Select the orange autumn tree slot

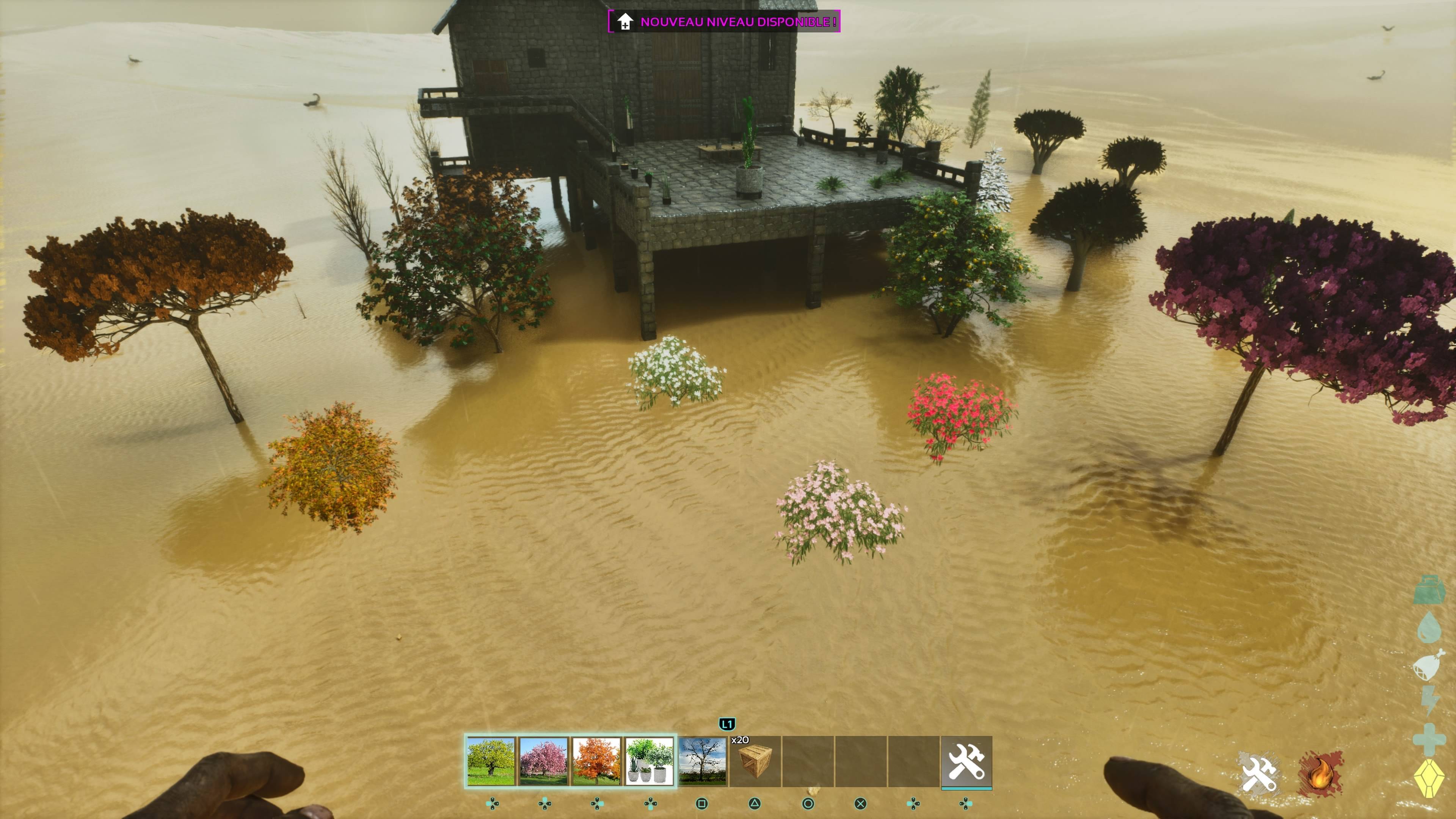(596, 761)
